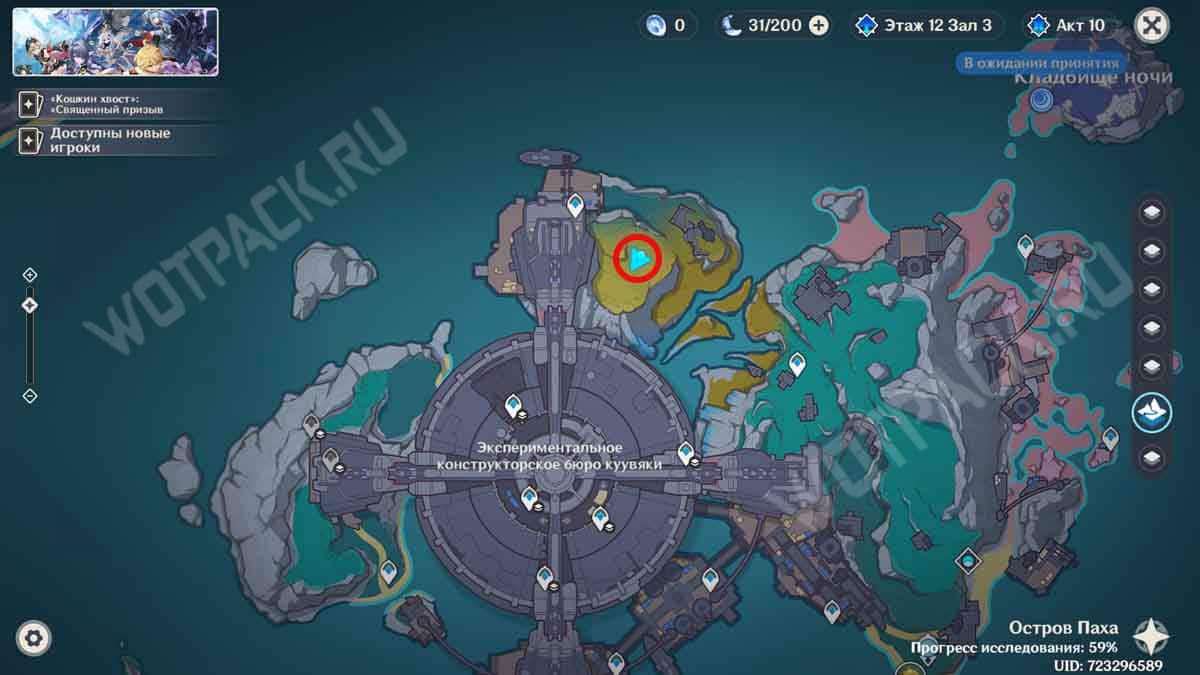Close the map screen

click(x=1152, y=25)
